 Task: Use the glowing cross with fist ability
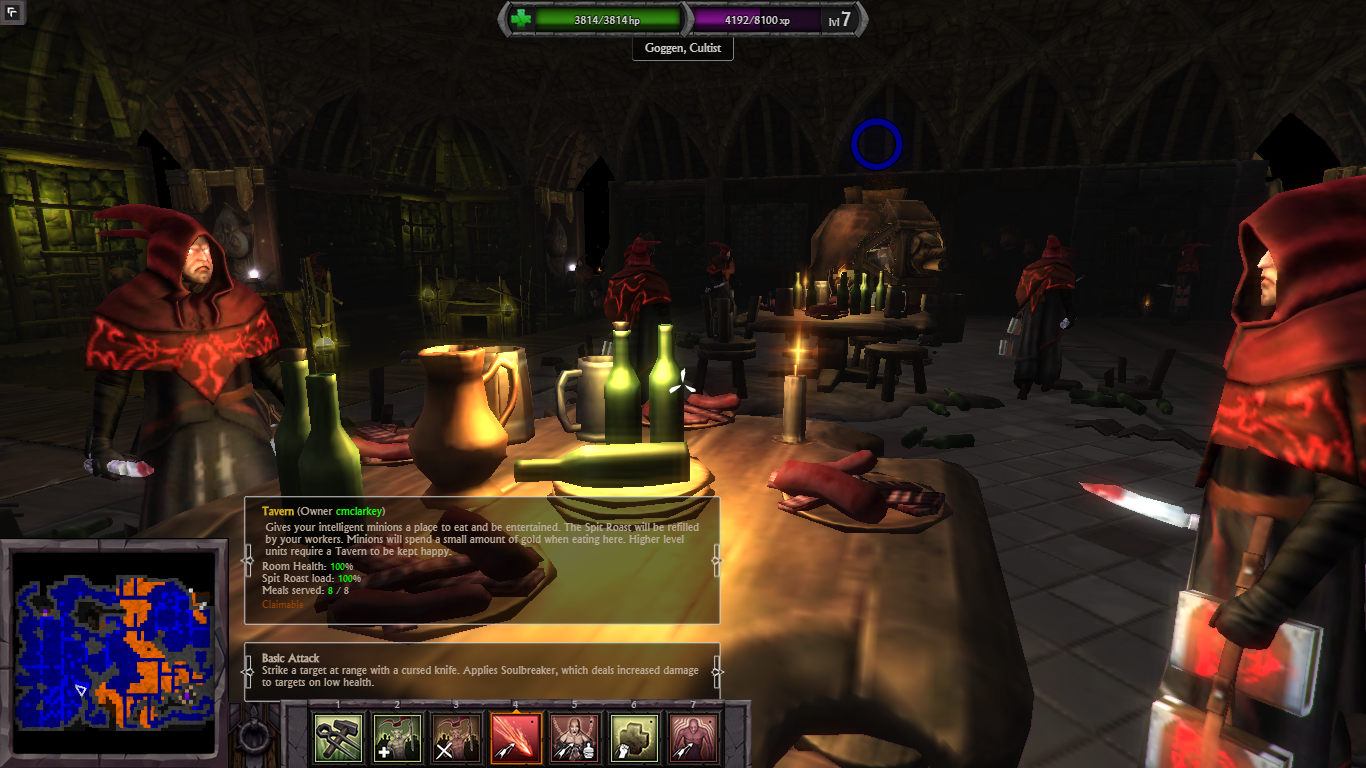(634, 738)
